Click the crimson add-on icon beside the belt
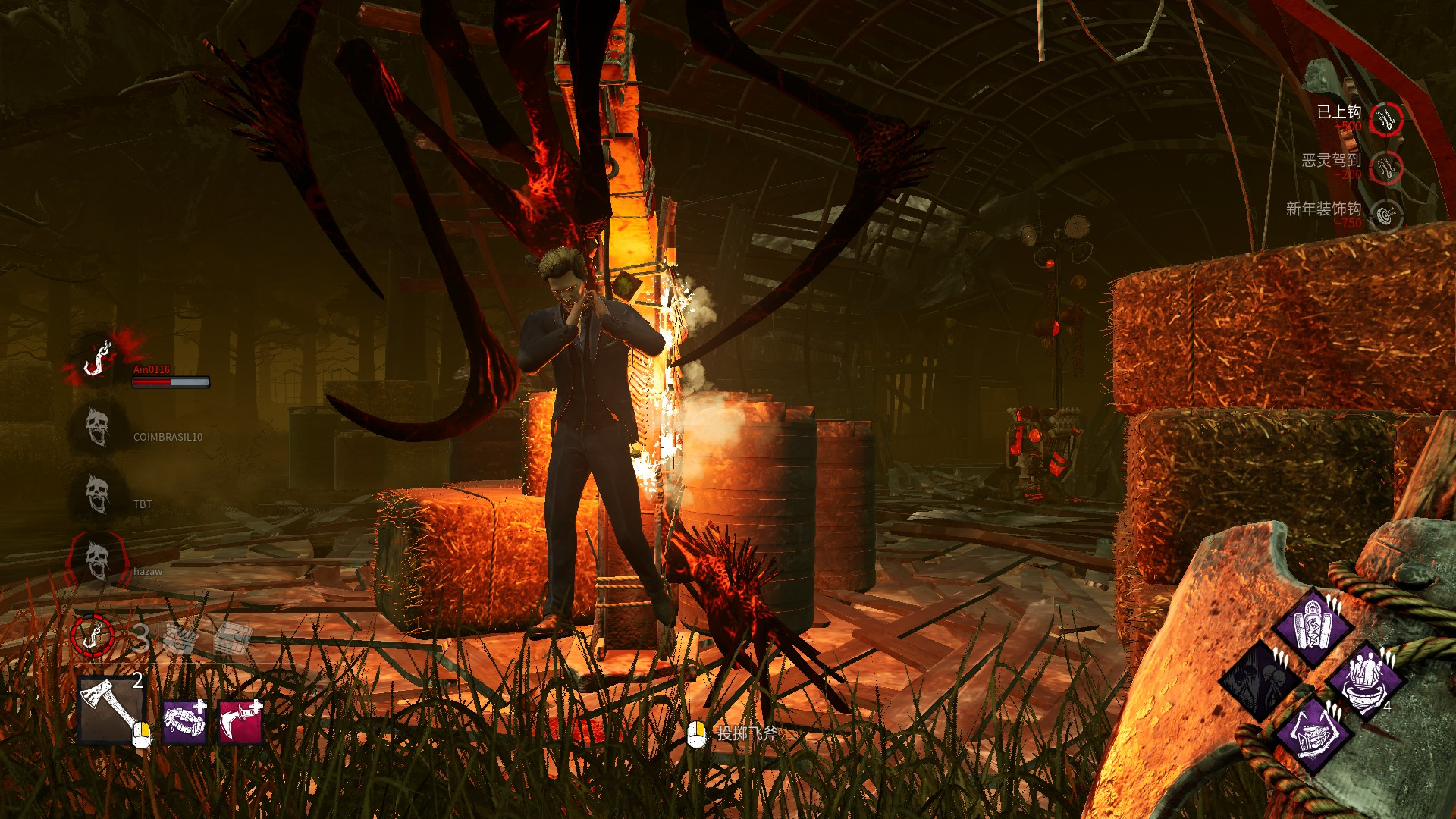Image resolution: width=1456 pixels, height=819 pixels. [x=240, y=721]
